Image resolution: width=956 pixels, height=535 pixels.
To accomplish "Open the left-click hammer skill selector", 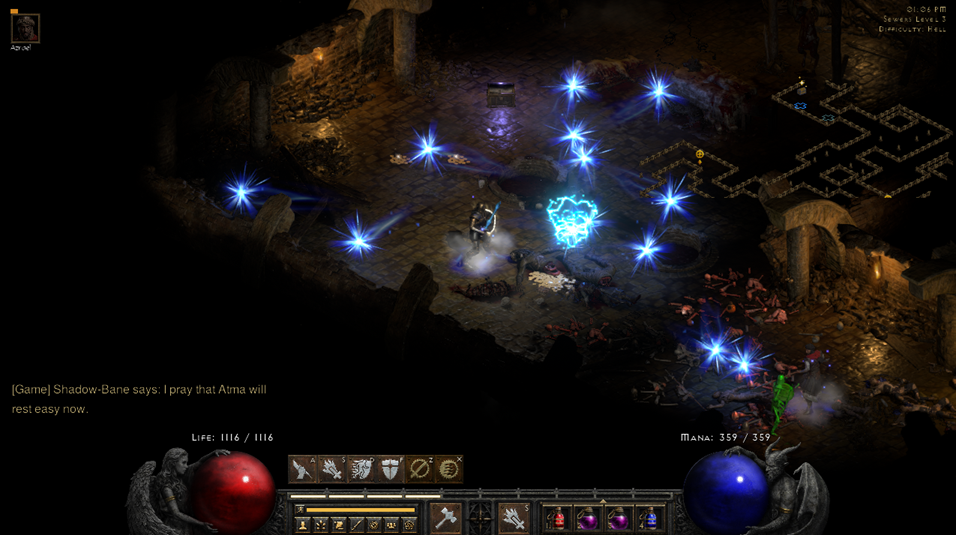I will coord(445,518).
